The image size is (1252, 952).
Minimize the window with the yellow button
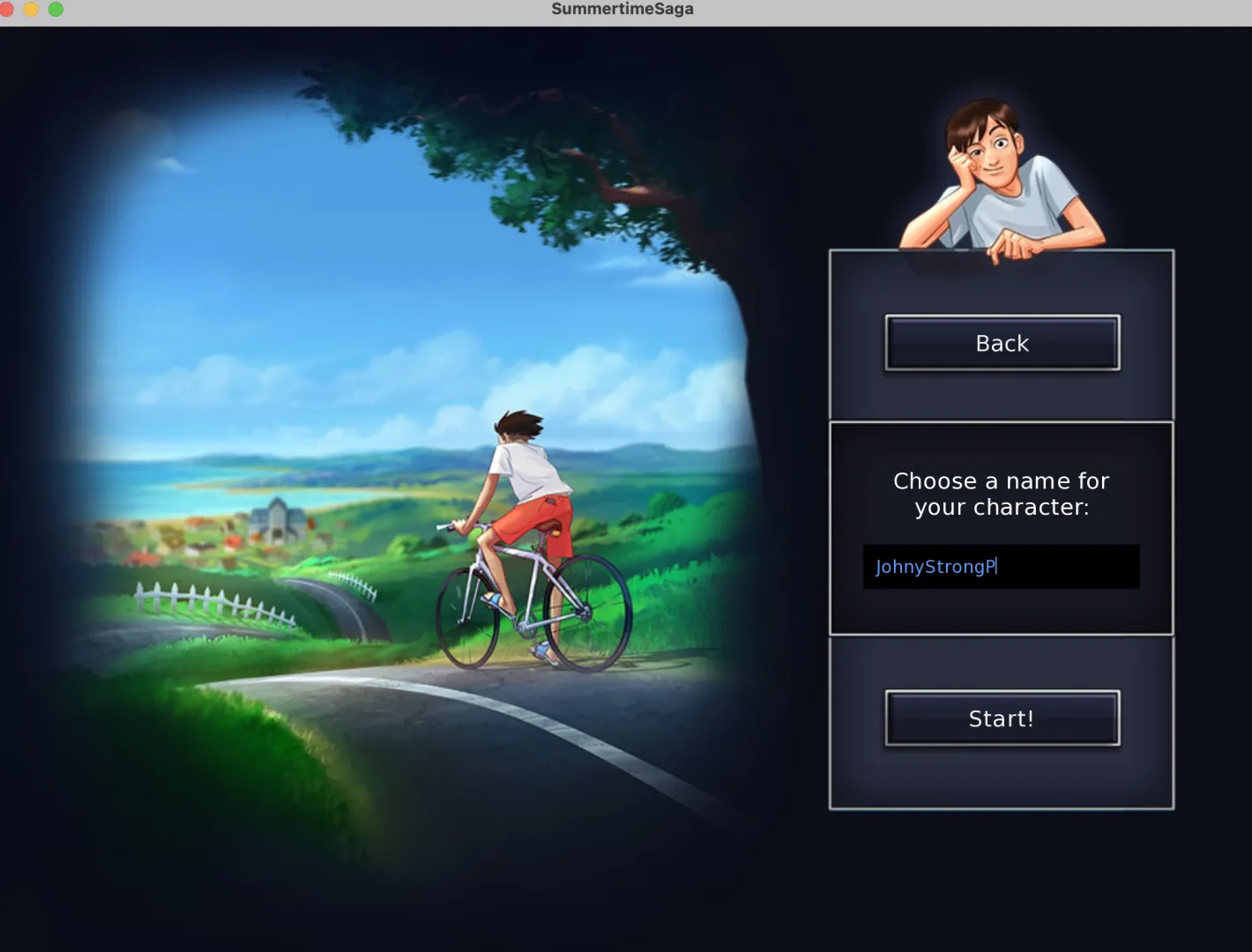click(x=31, y=10)
